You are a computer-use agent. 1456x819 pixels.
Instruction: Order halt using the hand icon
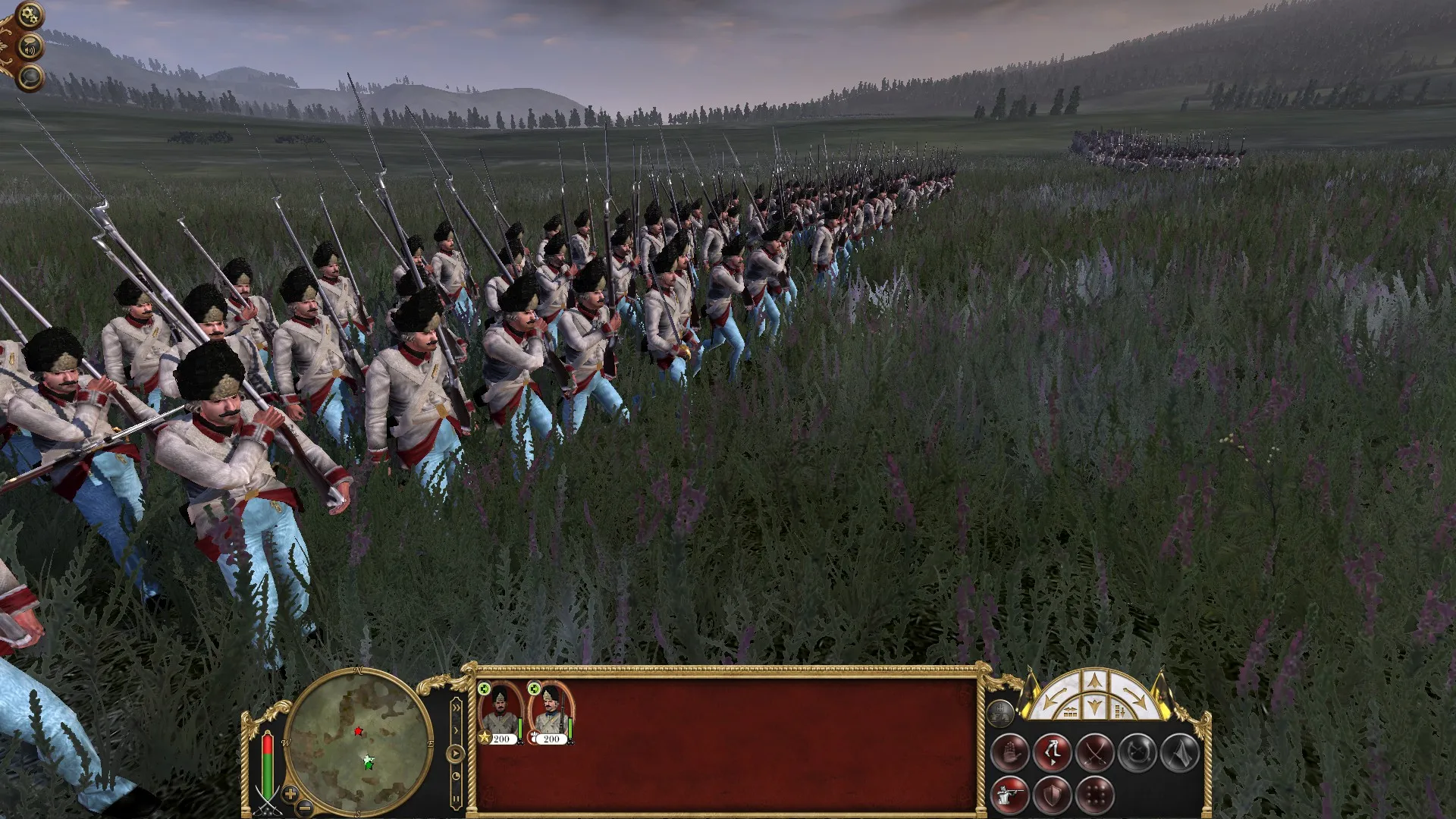click(x=1012, y=753)
